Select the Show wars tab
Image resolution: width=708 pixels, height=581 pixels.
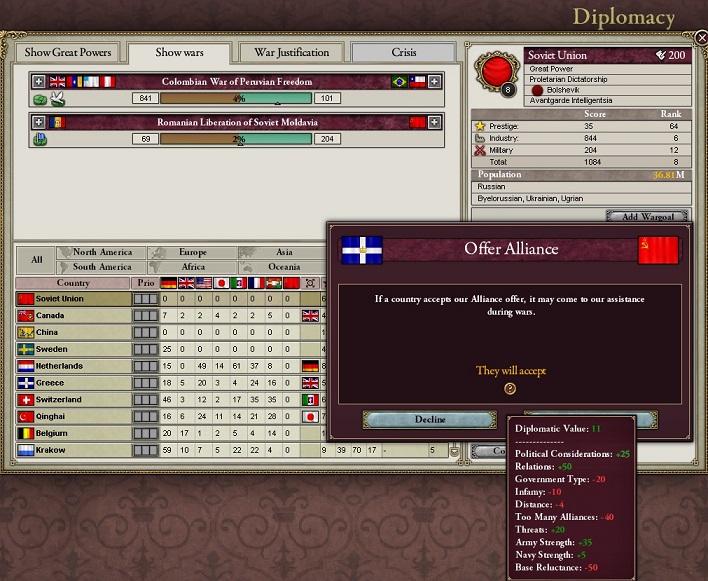click(180, 53)
